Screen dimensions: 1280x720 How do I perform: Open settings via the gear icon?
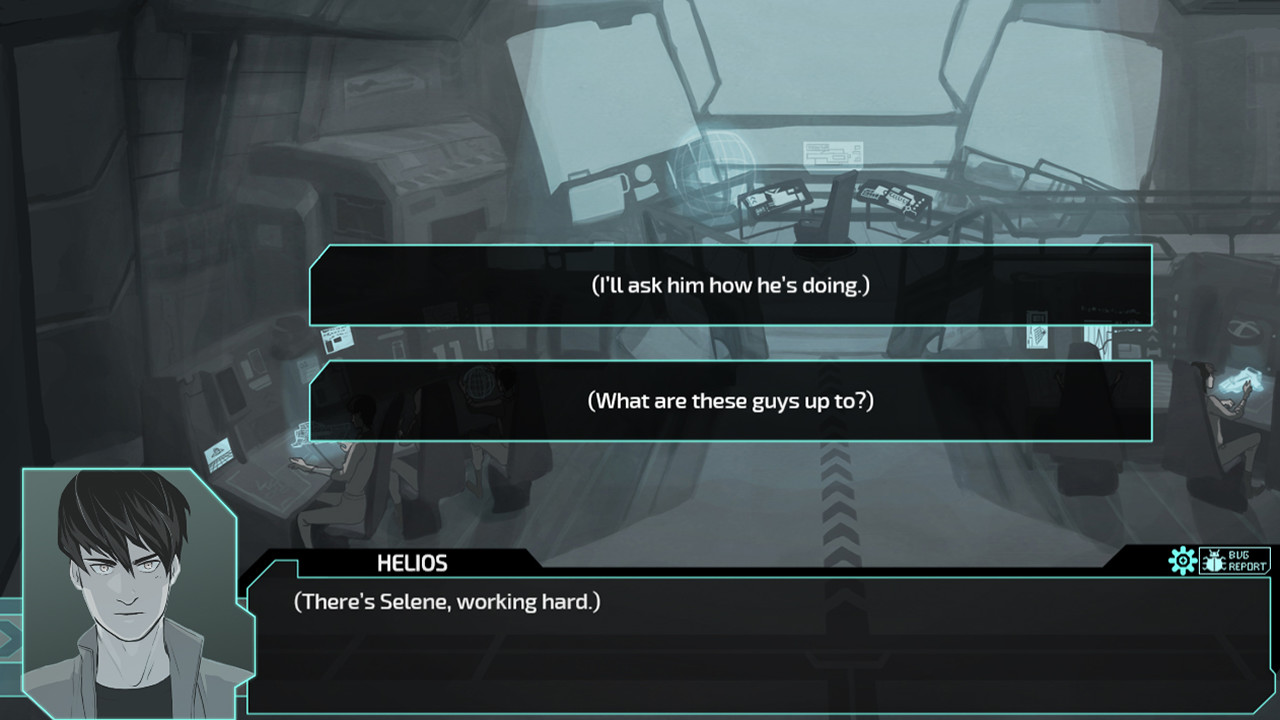tap(1183, 561)
